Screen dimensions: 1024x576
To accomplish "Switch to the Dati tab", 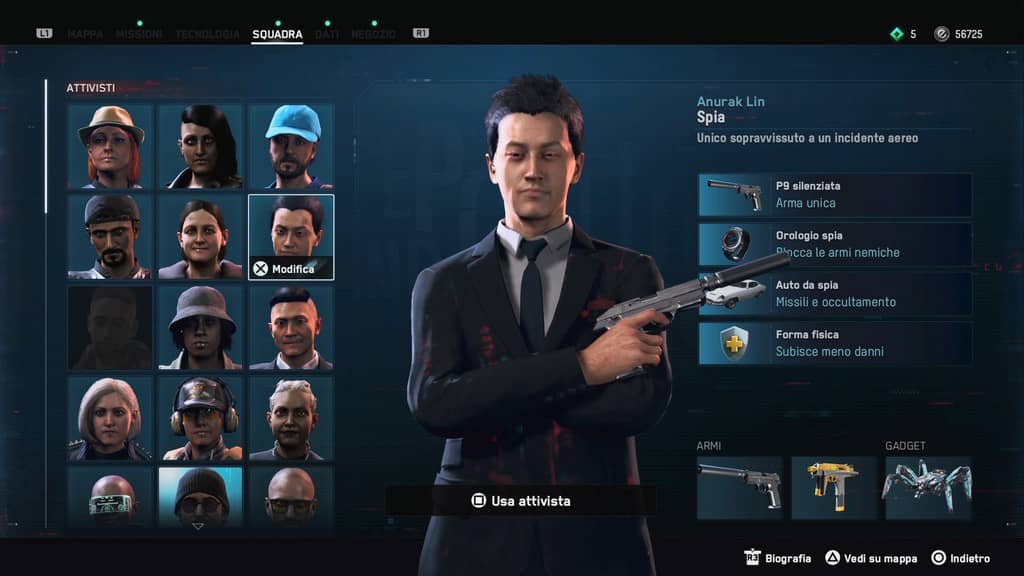I will (327, 34).
